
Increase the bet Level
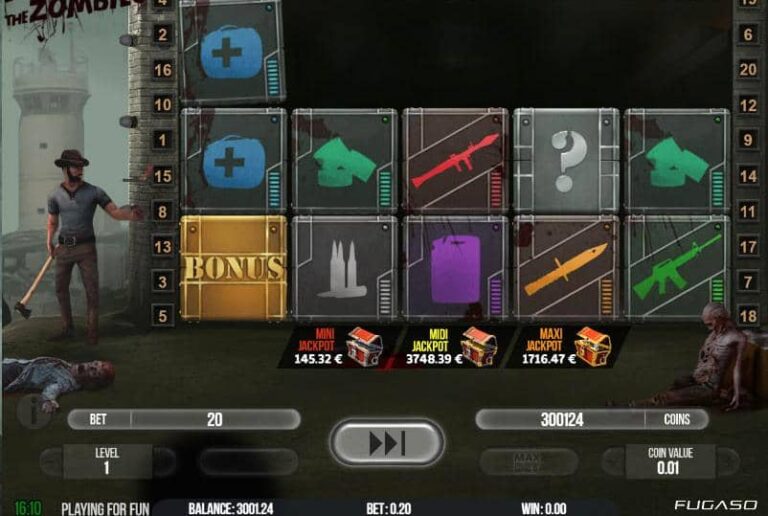163,461
